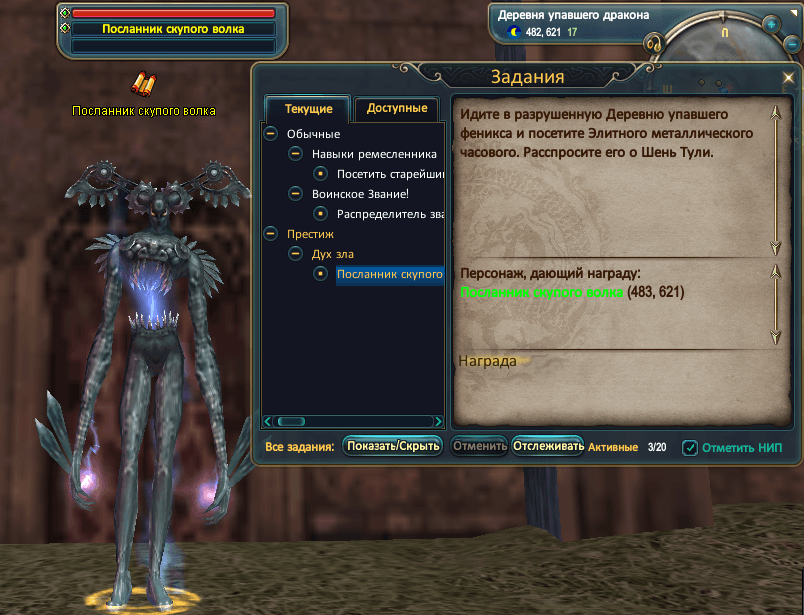
Task: Cancel the quest with Отменить
Action: point(478,447)
